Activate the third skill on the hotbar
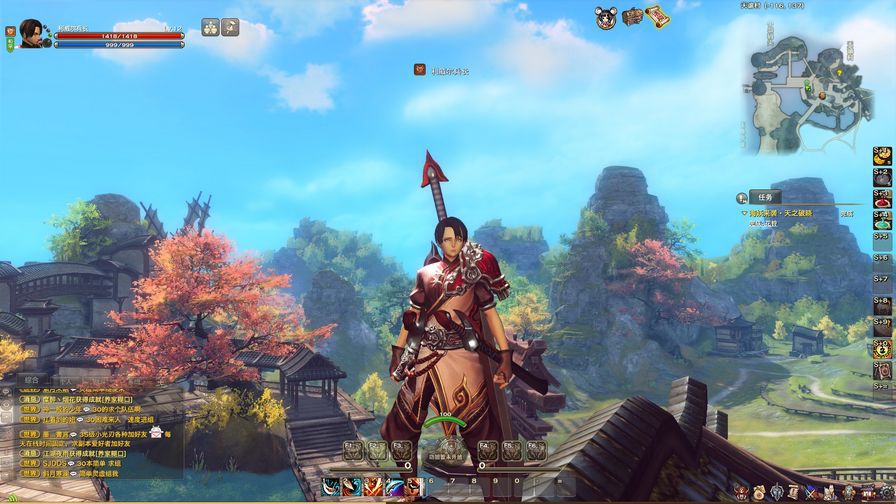896x504 pixels. 373,487
